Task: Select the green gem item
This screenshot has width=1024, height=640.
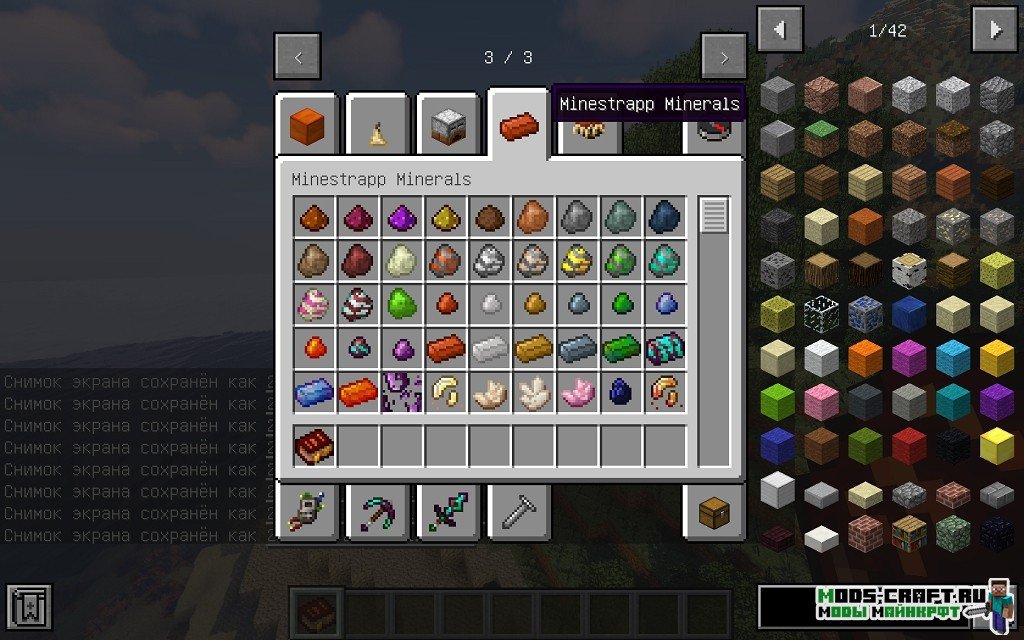Action: pos(402,304)
